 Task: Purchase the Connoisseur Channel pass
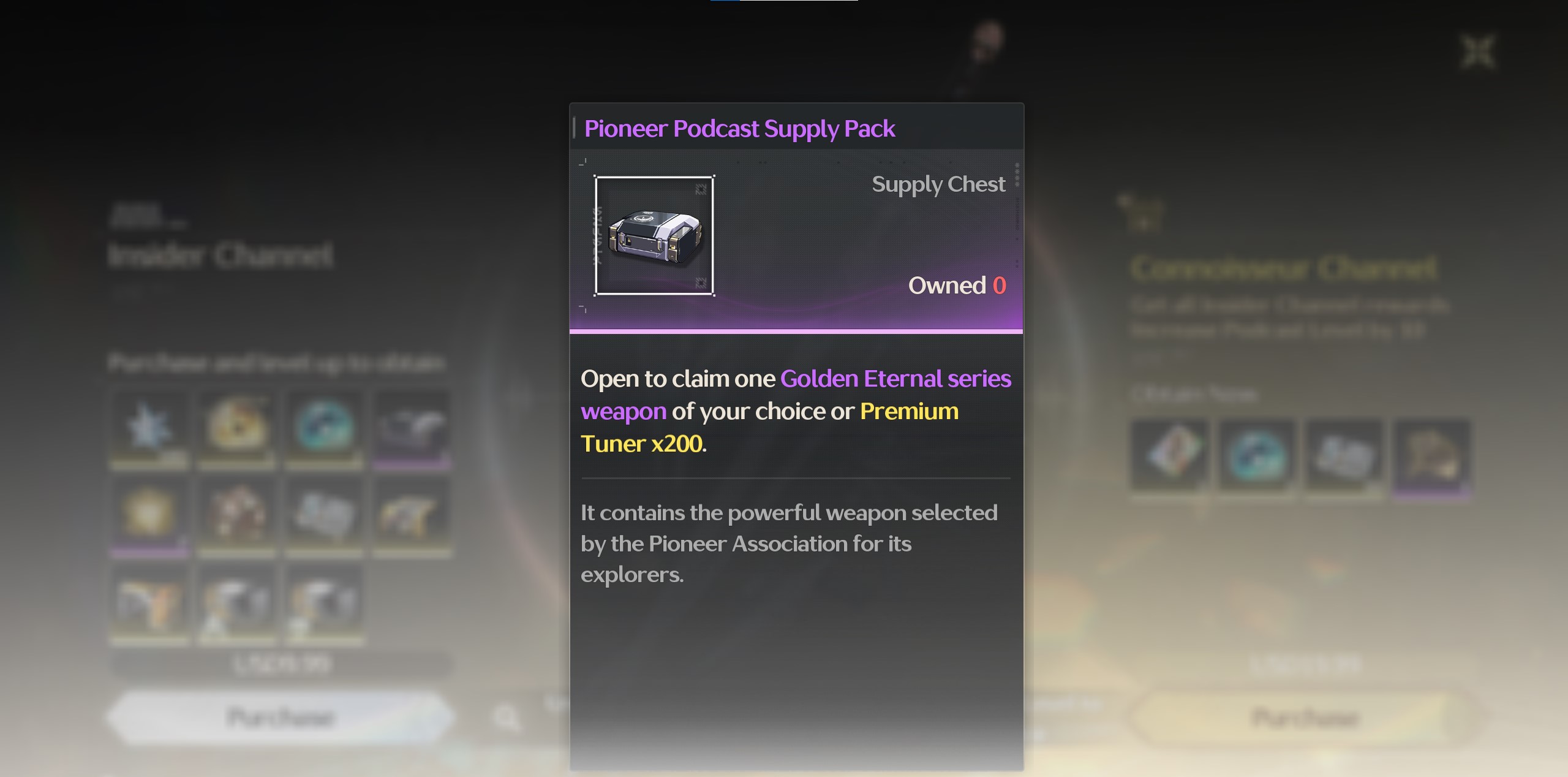click(1306, 717)
